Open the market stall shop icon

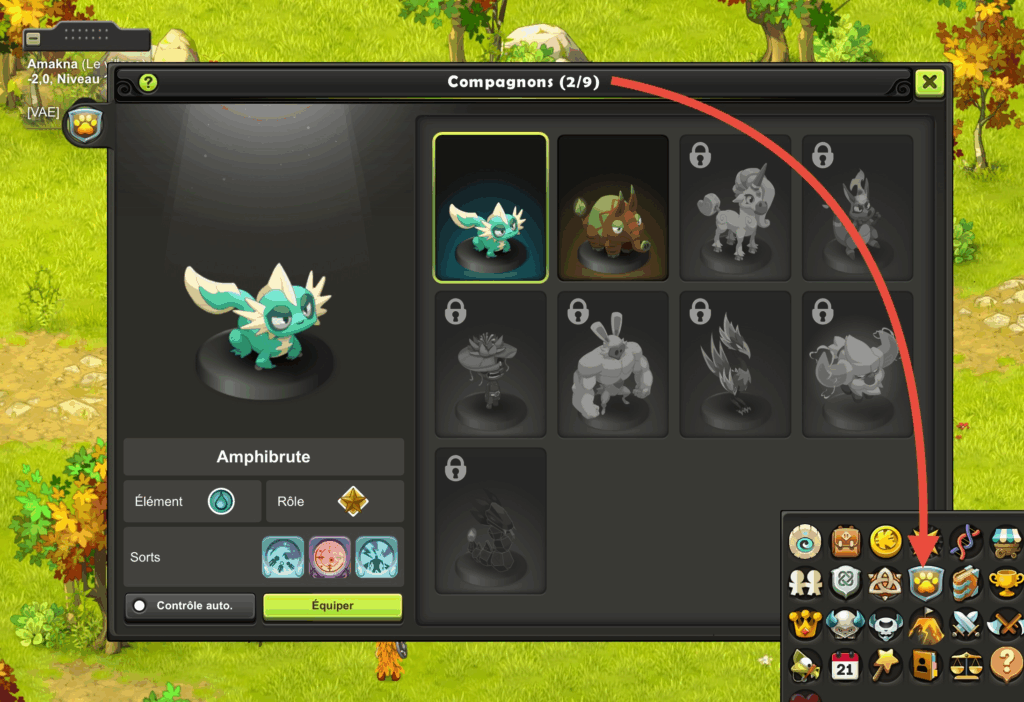point(1006,541)
